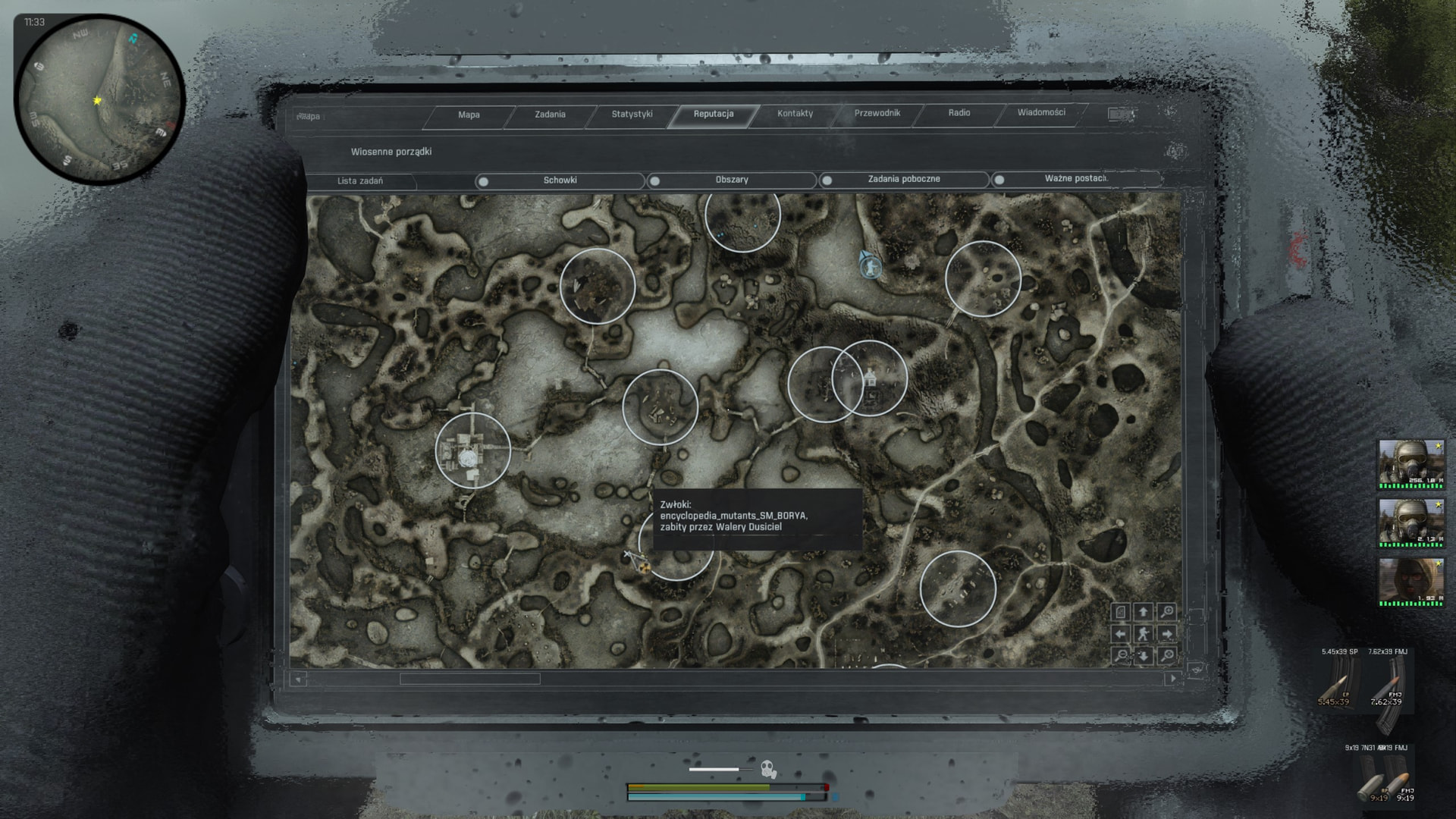Pan the map left with arrow button

1121,634
